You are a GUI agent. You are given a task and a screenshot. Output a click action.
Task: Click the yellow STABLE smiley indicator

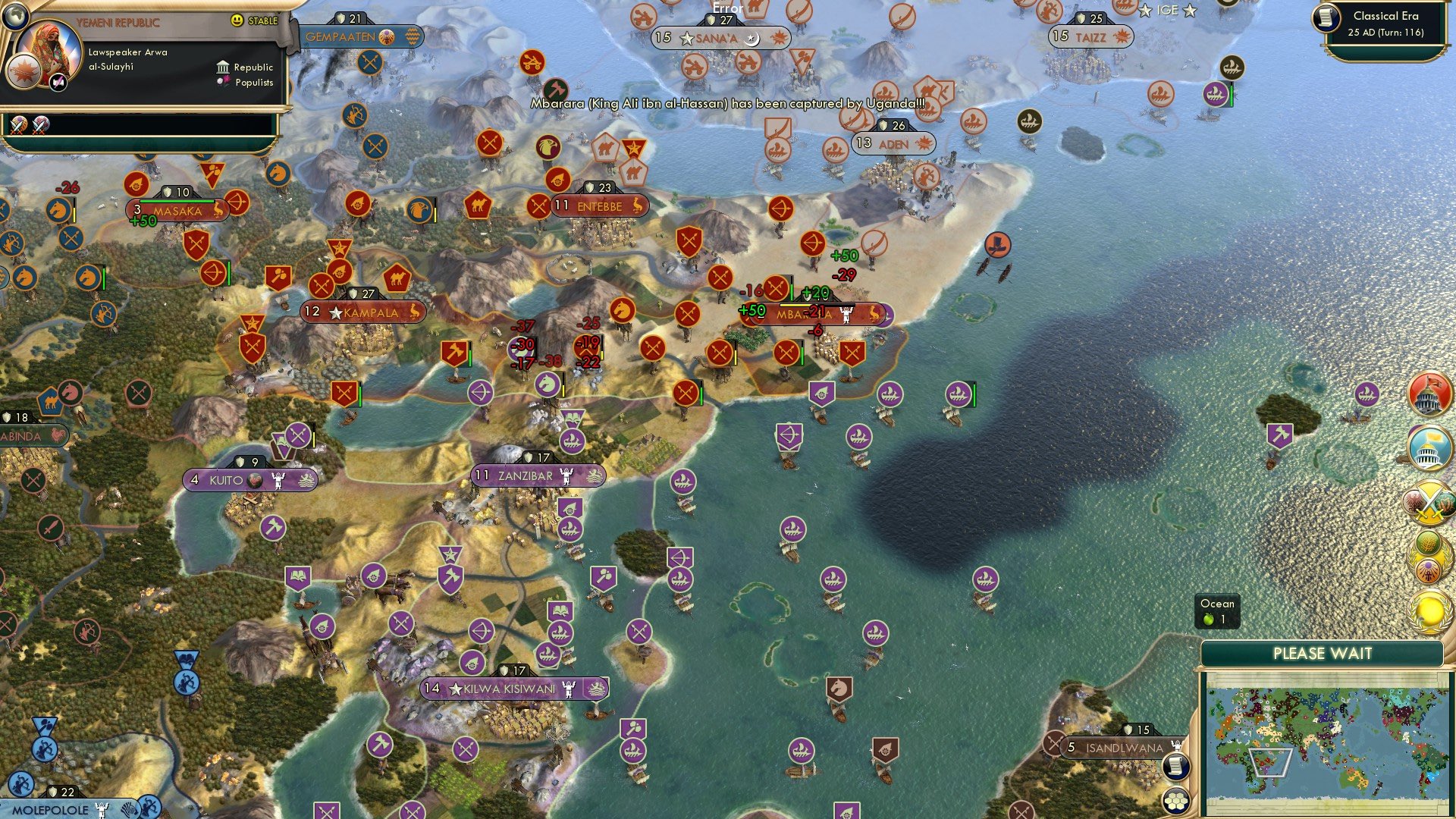237,20
